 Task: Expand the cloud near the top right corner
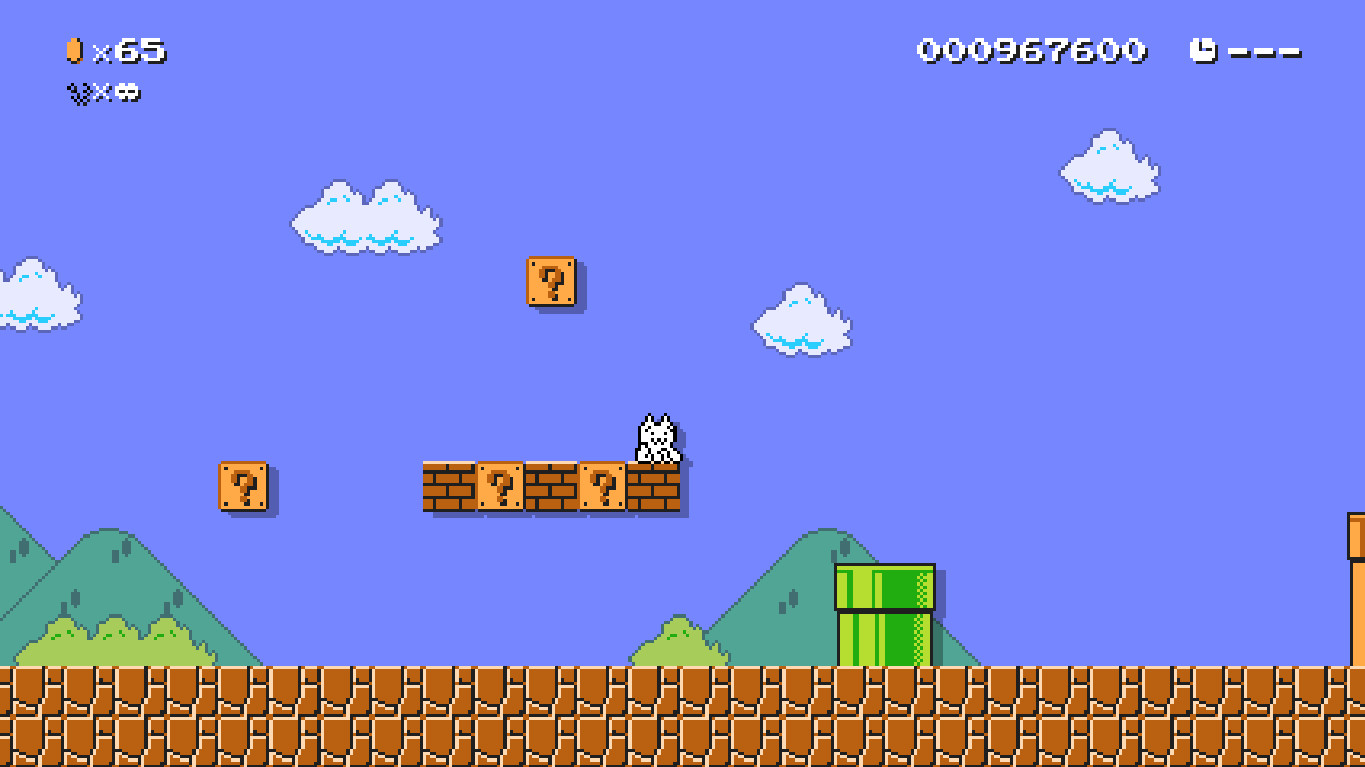[1108, 167]
